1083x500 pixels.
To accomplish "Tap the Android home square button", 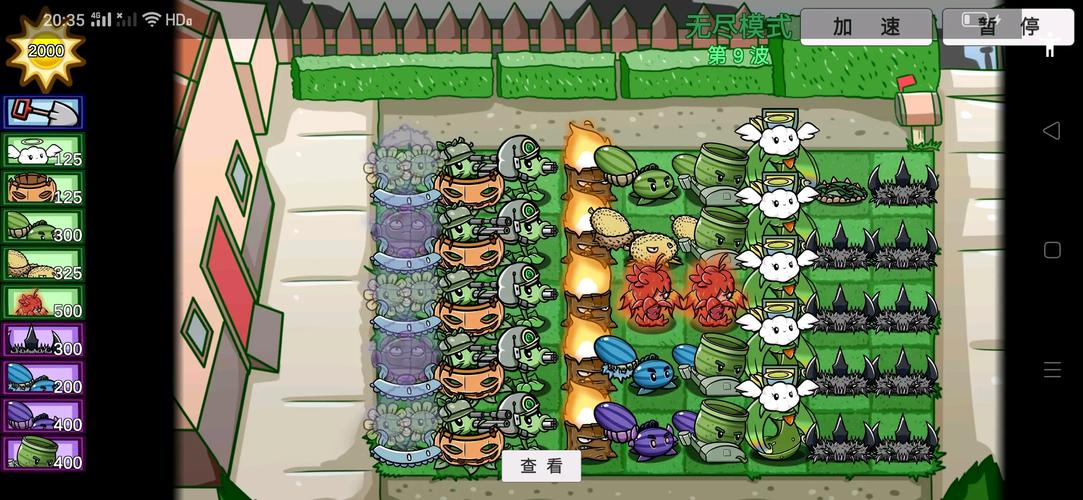I will 1052,250.
